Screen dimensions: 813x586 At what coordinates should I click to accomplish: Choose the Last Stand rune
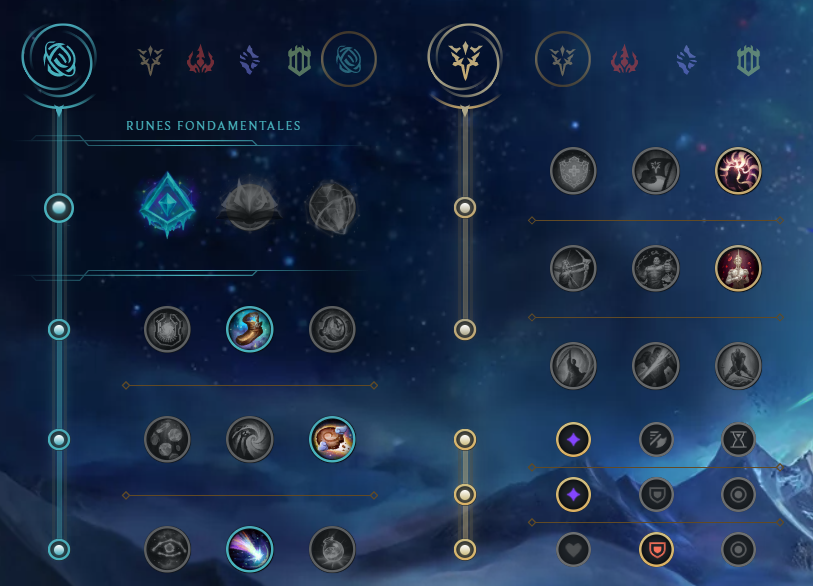point(738,366)
